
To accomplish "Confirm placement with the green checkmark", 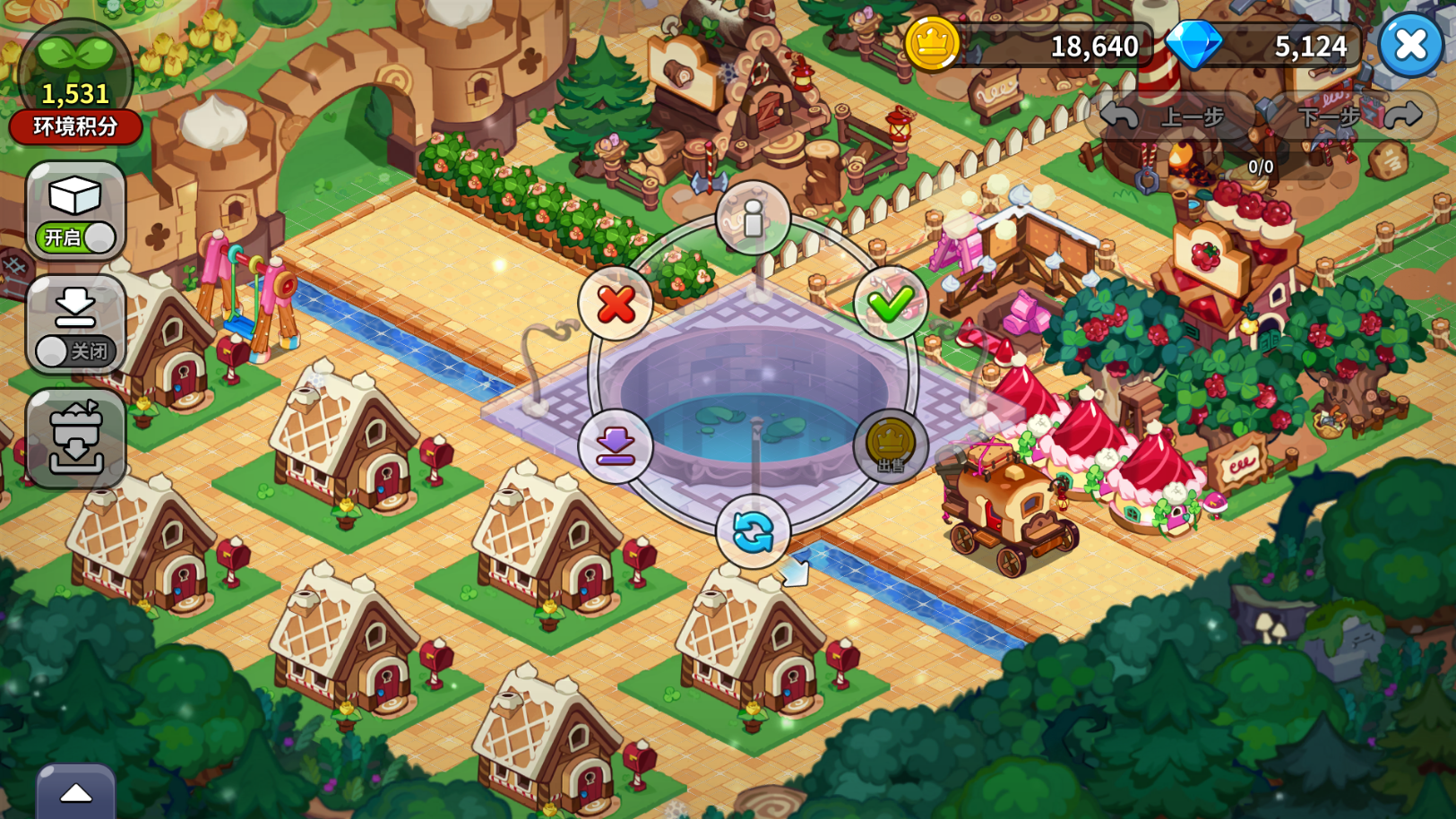I will [x=890, y=304].
